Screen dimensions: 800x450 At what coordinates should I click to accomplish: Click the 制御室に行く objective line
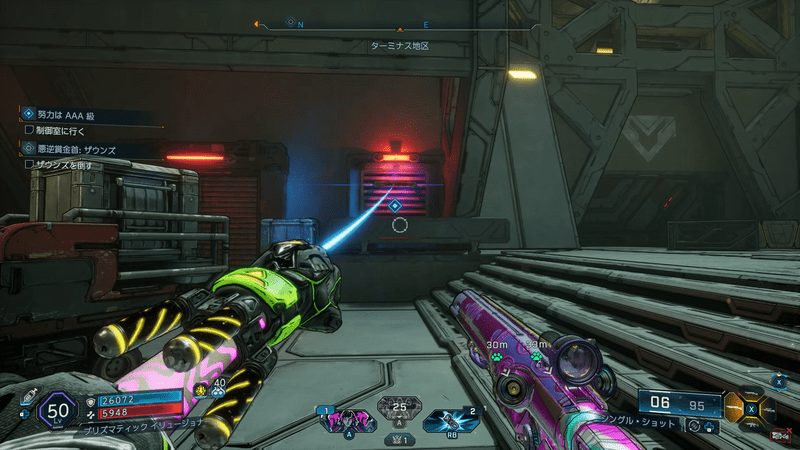[60, 129]
